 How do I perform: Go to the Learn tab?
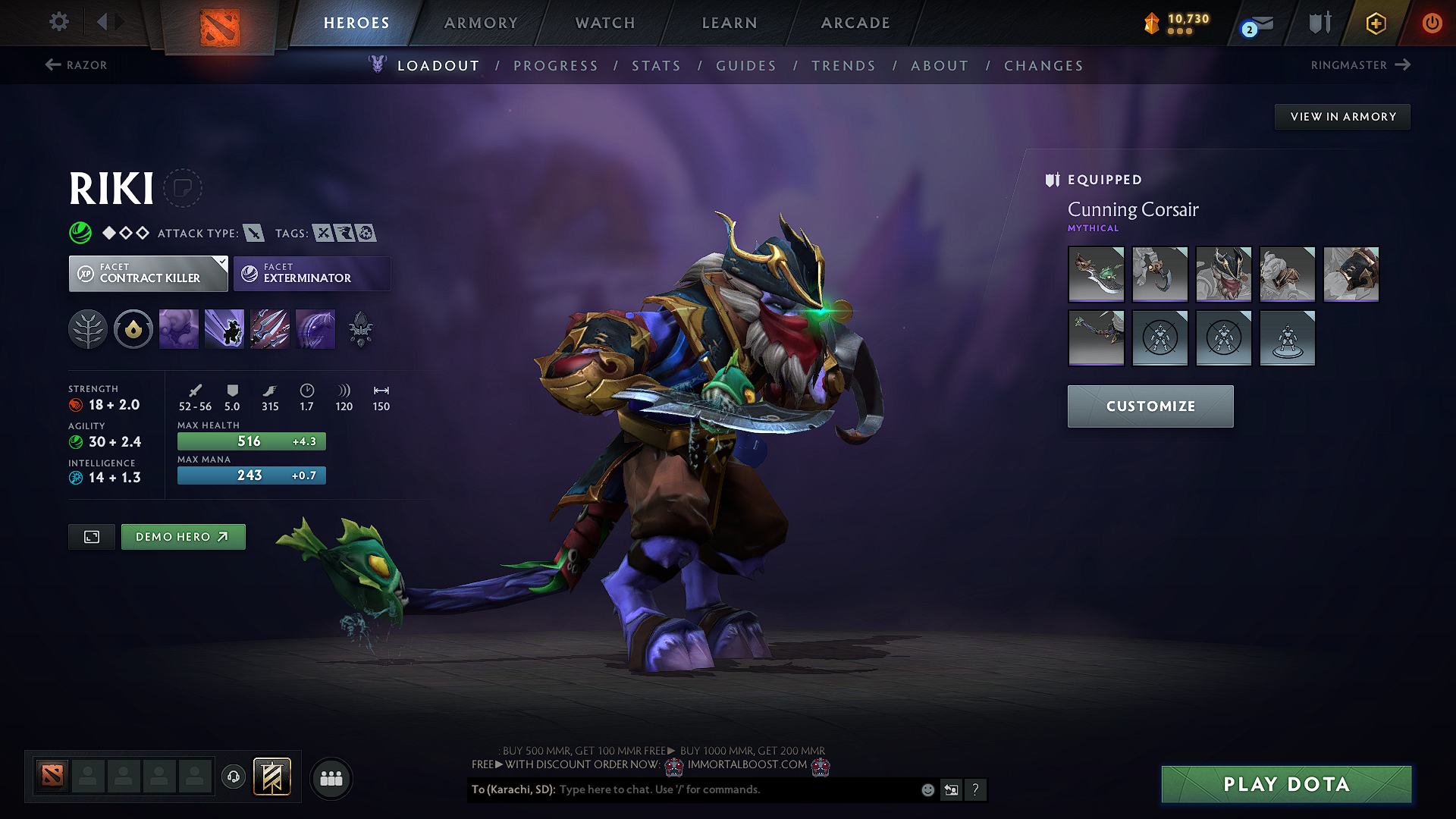(x=730, y=23)
